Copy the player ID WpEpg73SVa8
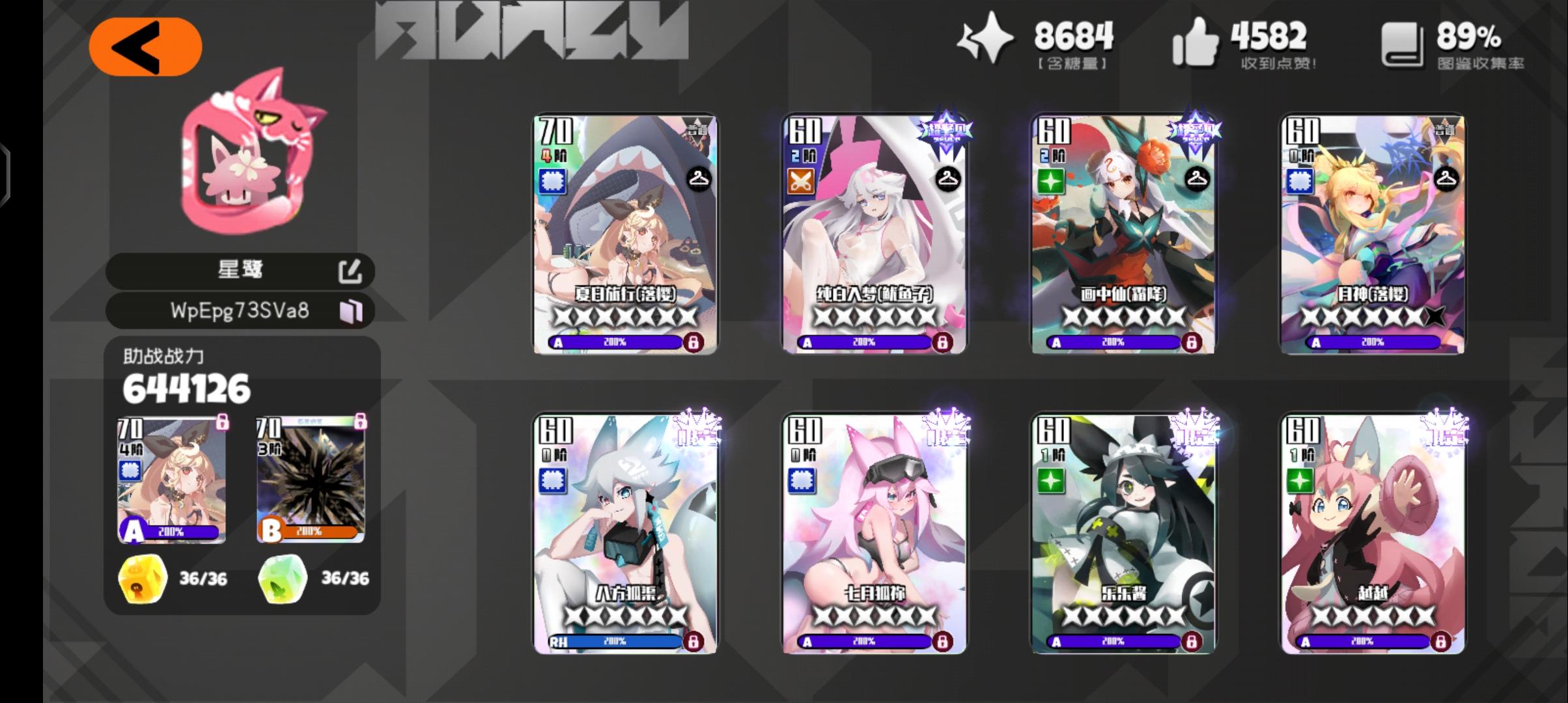This screenshot has height=703, width=1568. (352, 311)
